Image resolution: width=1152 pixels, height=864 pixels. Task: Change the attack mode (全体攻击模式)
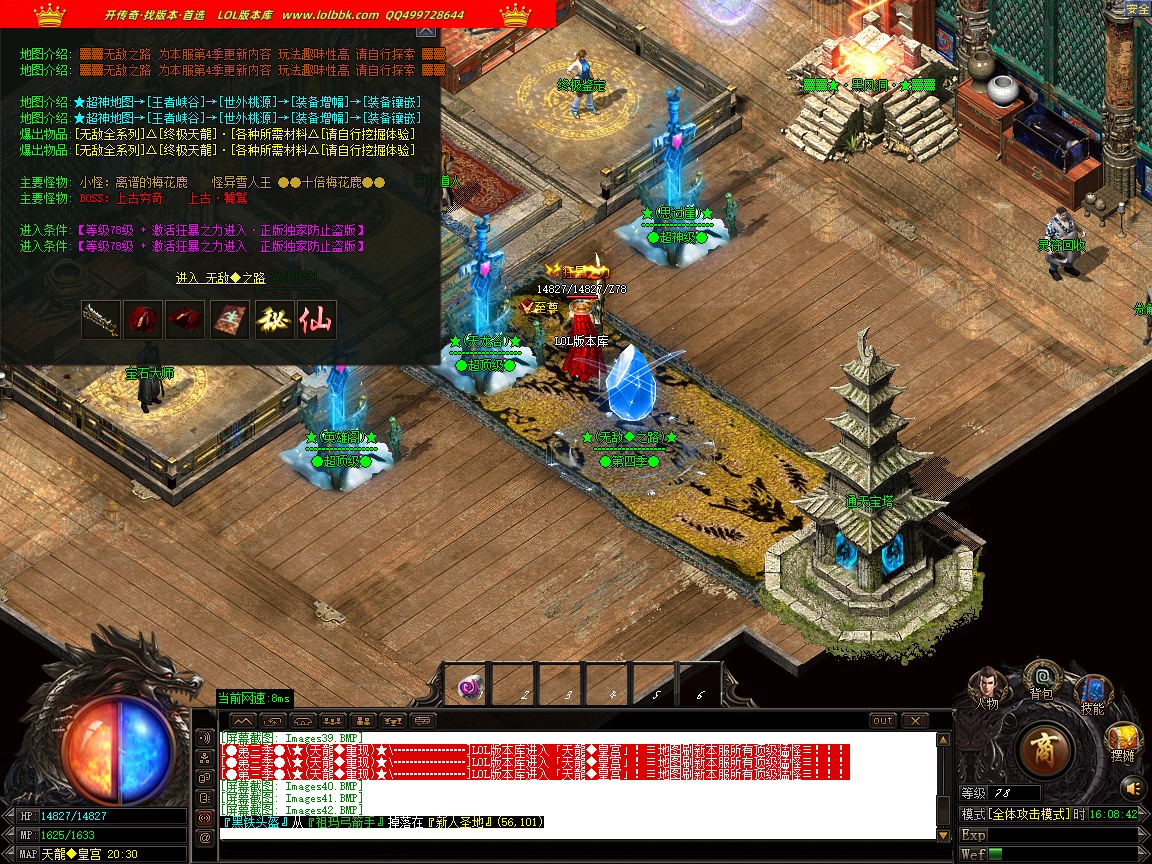pyautogui.click(x=1029, y=815)
